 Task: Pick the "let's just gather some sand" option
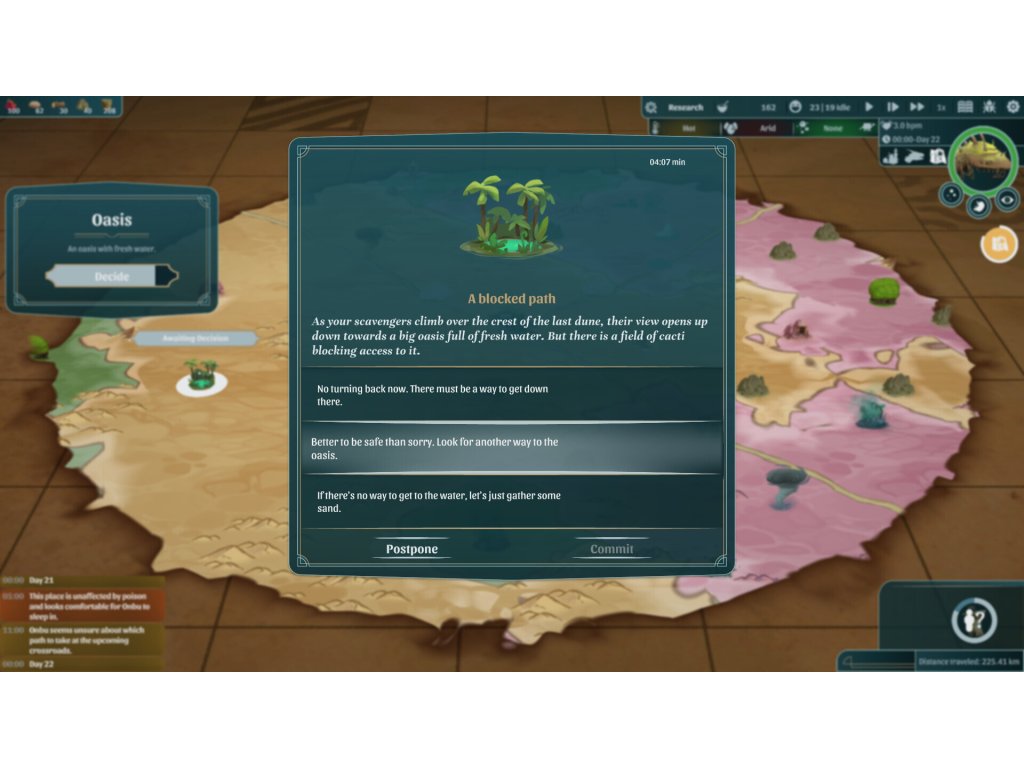(511, 501)
